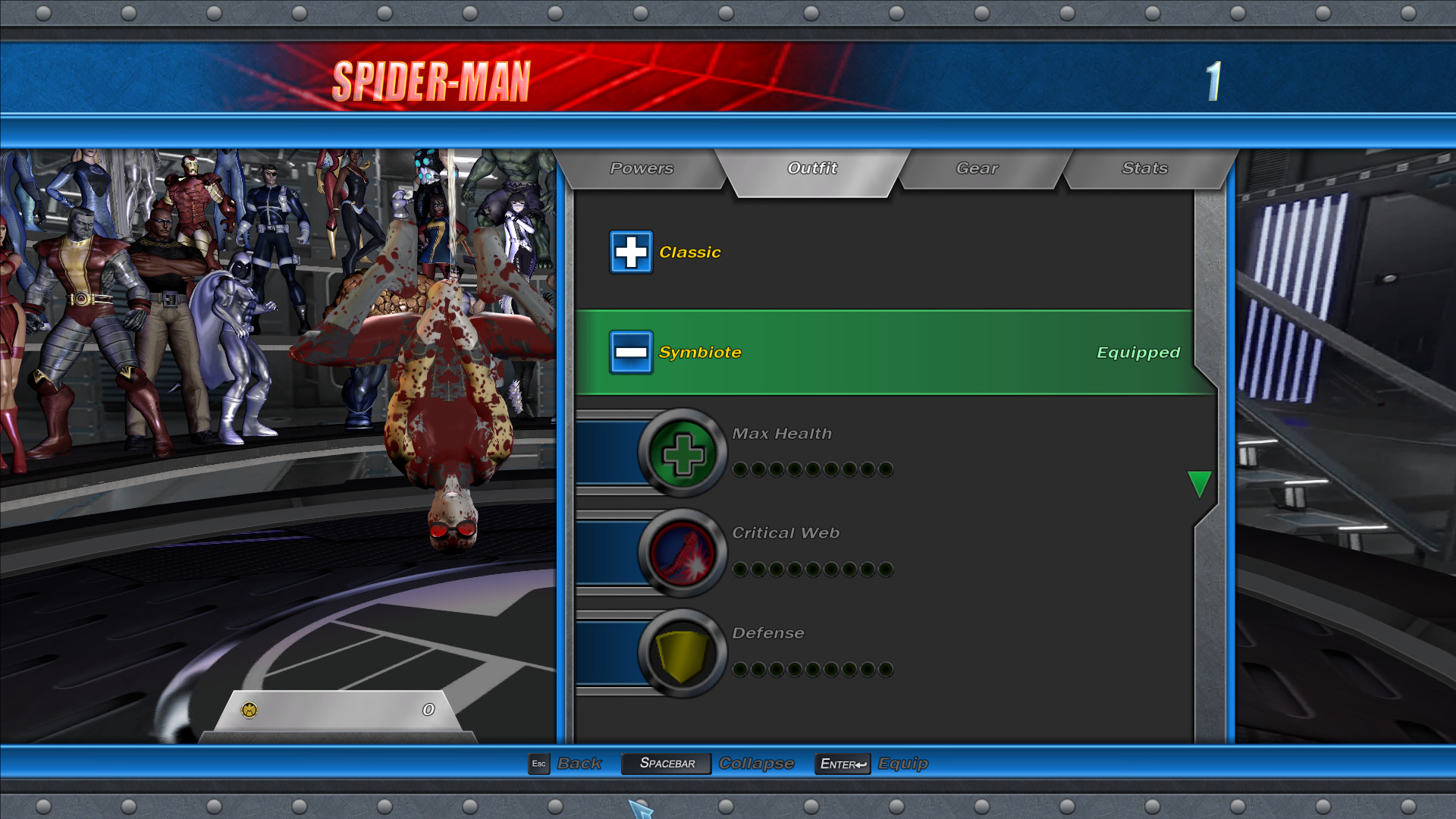This screenshot has width=1456, height=819.
Task: Collapse the Symbiote outfit details
Action: pyautogui.click(x=701, y=352)
